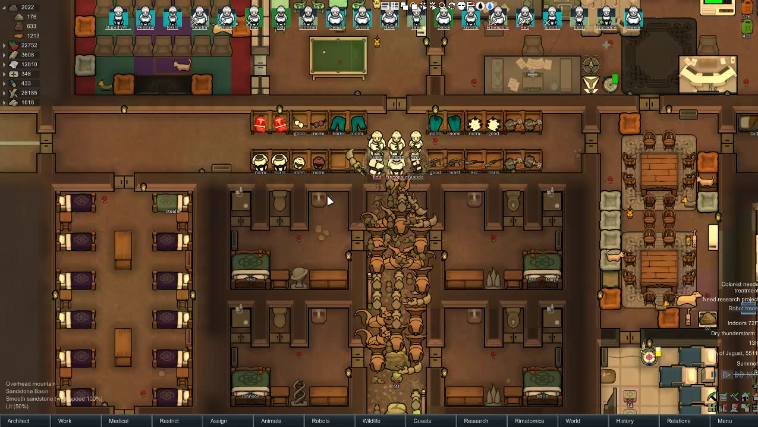Open the Restrict schedule tab
The width and height of the screenshot is (758, 427).
(169, 421)
